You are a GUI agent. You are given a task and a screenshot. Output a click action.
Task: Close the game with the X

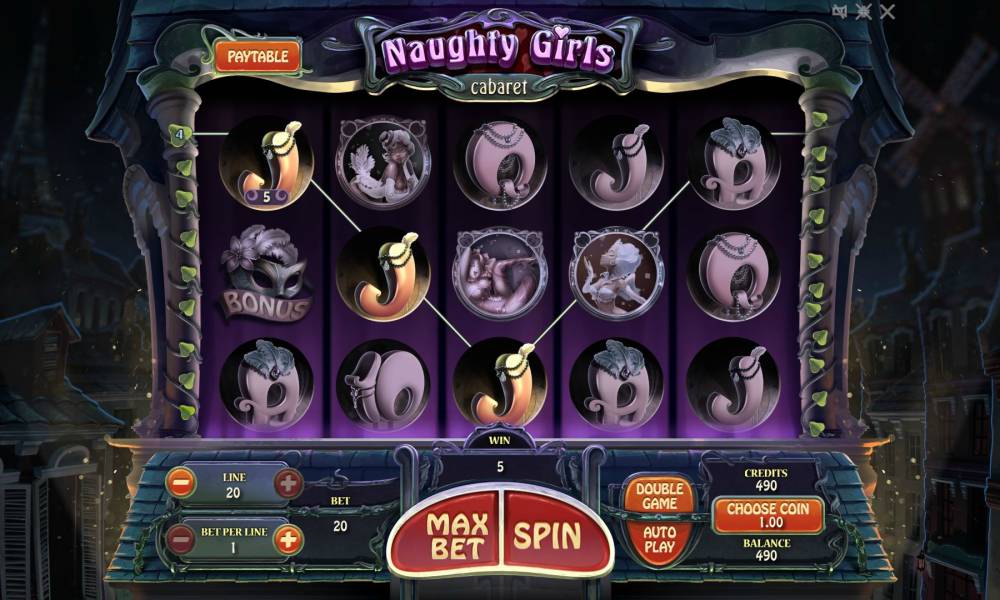(887, 11)
